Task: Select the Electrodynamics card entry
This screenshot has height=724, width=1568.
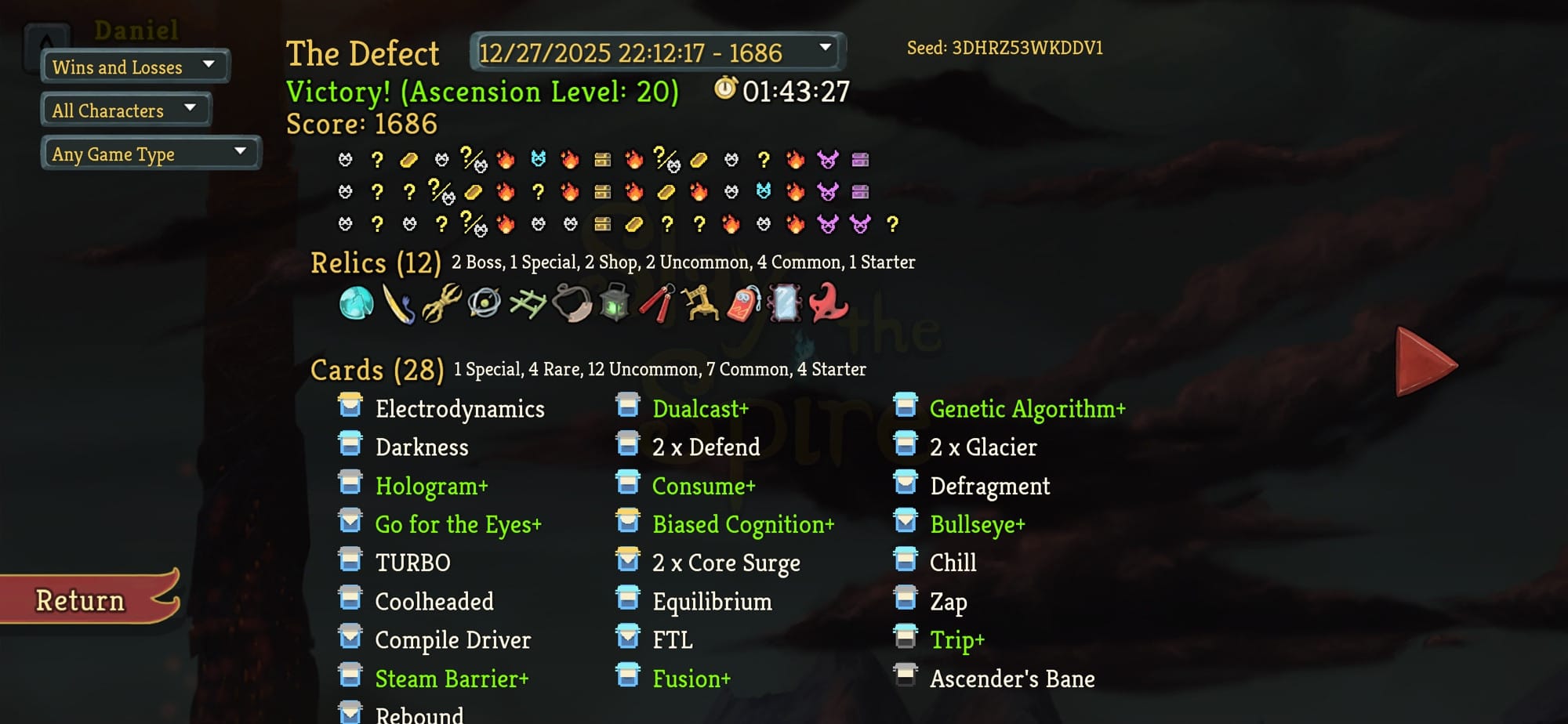Action: 459,409
